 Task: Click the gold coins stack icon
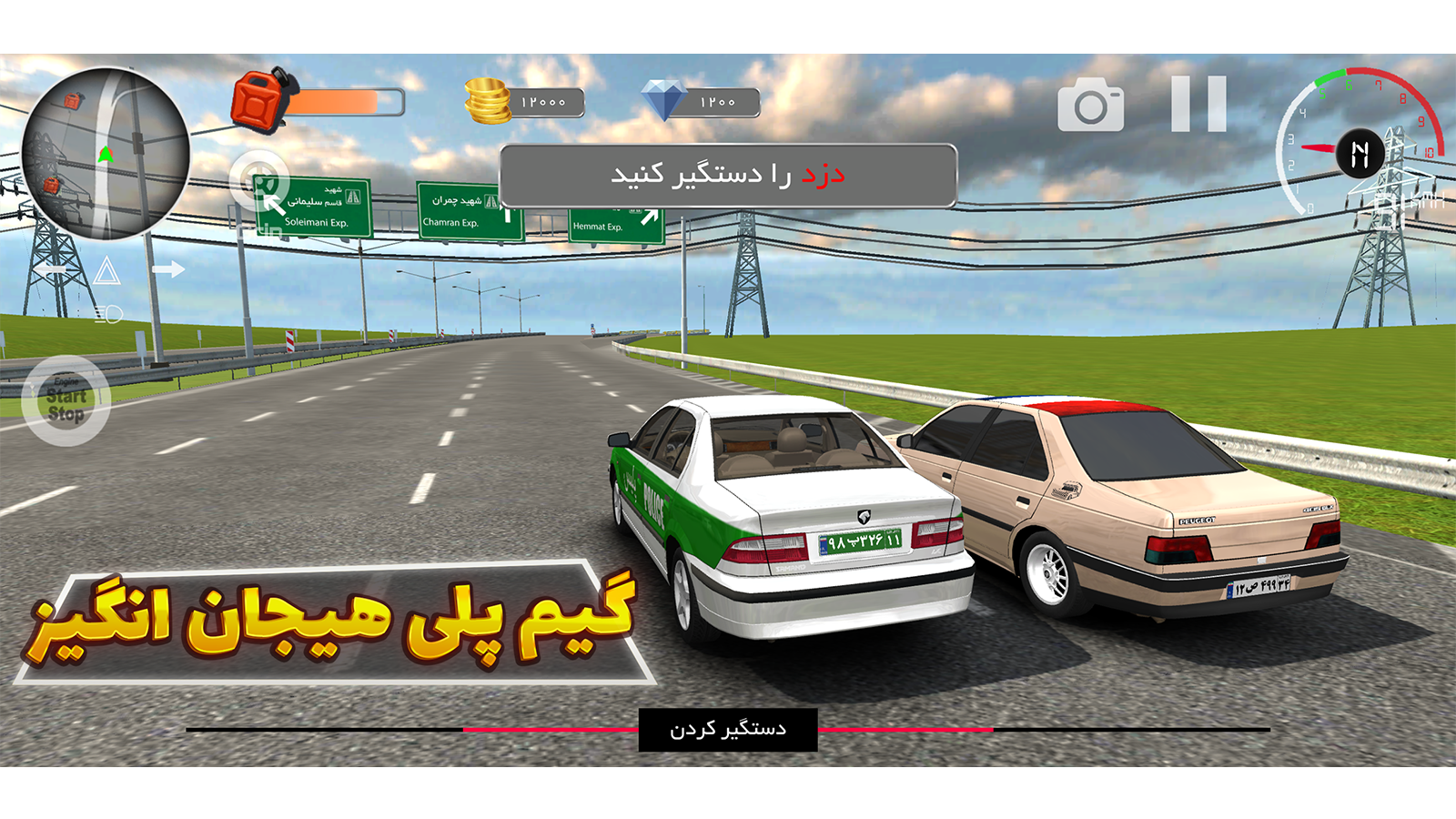pos(485,100)
